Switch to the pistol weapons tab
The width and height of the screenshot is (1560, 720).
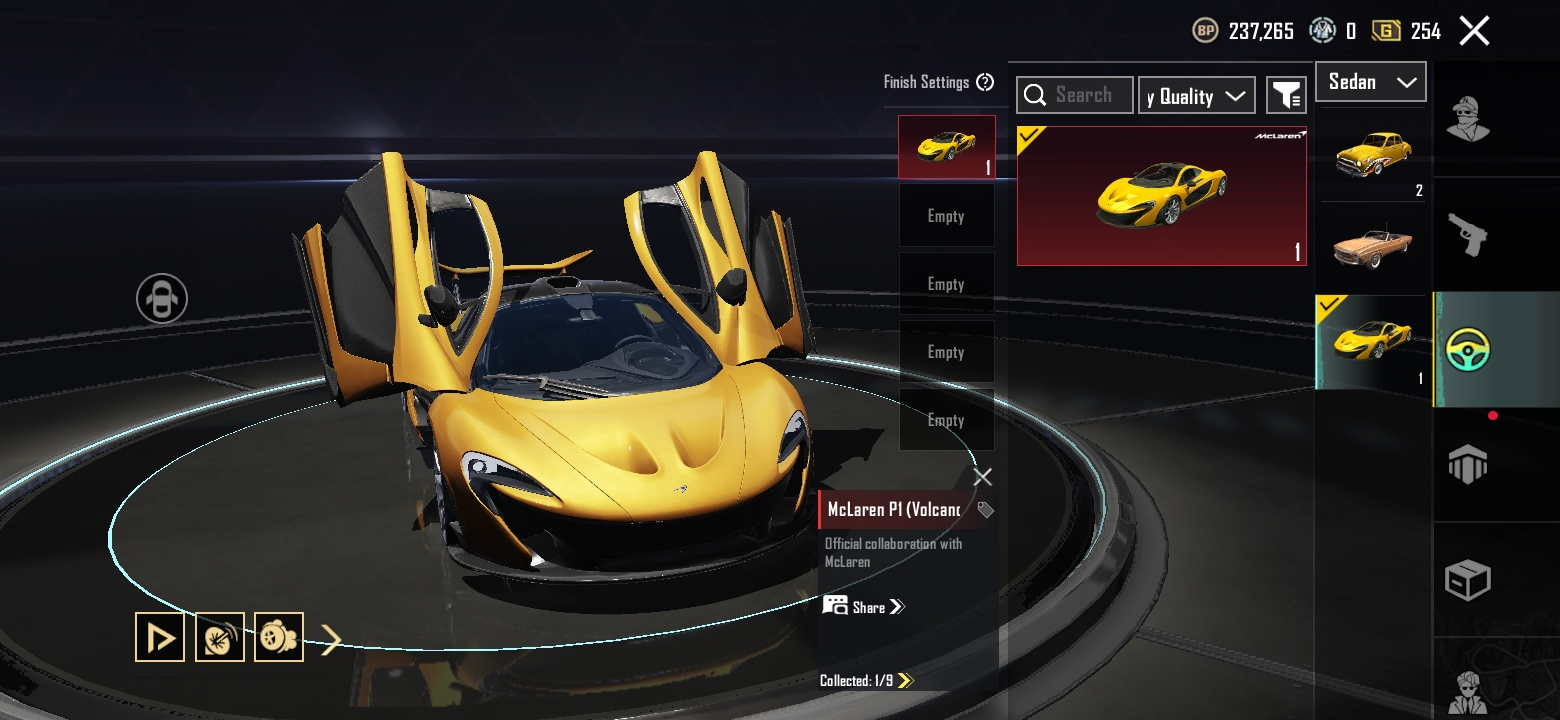[1468, 235]
